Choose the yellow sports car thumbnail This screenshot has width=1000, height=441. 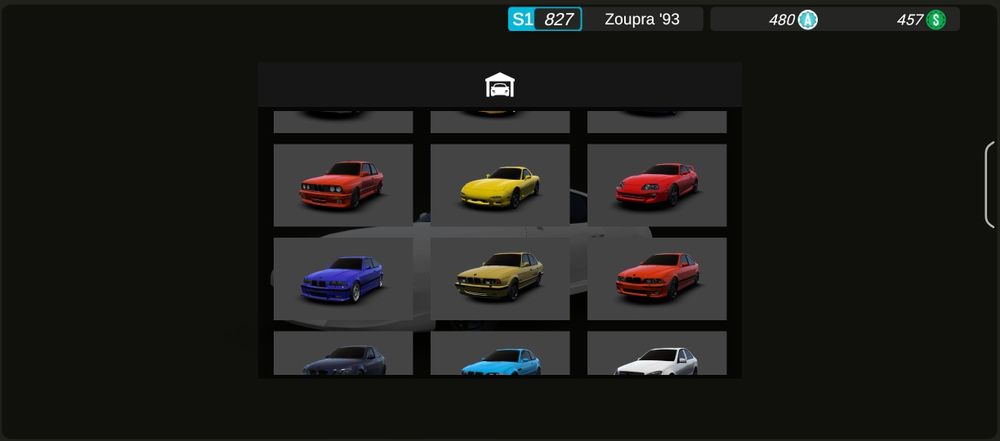pyautogui.click(x=500, y=185)
